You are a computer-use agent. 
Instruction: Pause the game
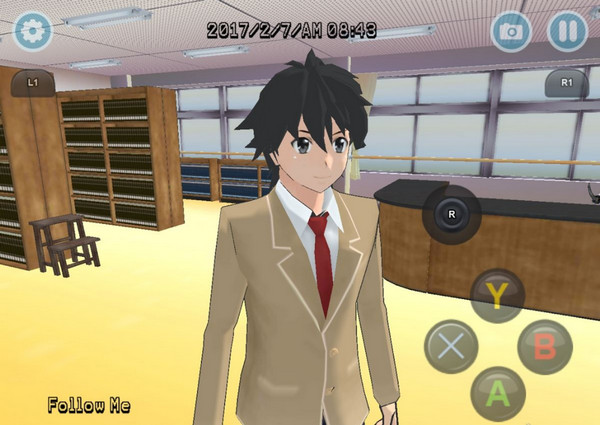566,30
